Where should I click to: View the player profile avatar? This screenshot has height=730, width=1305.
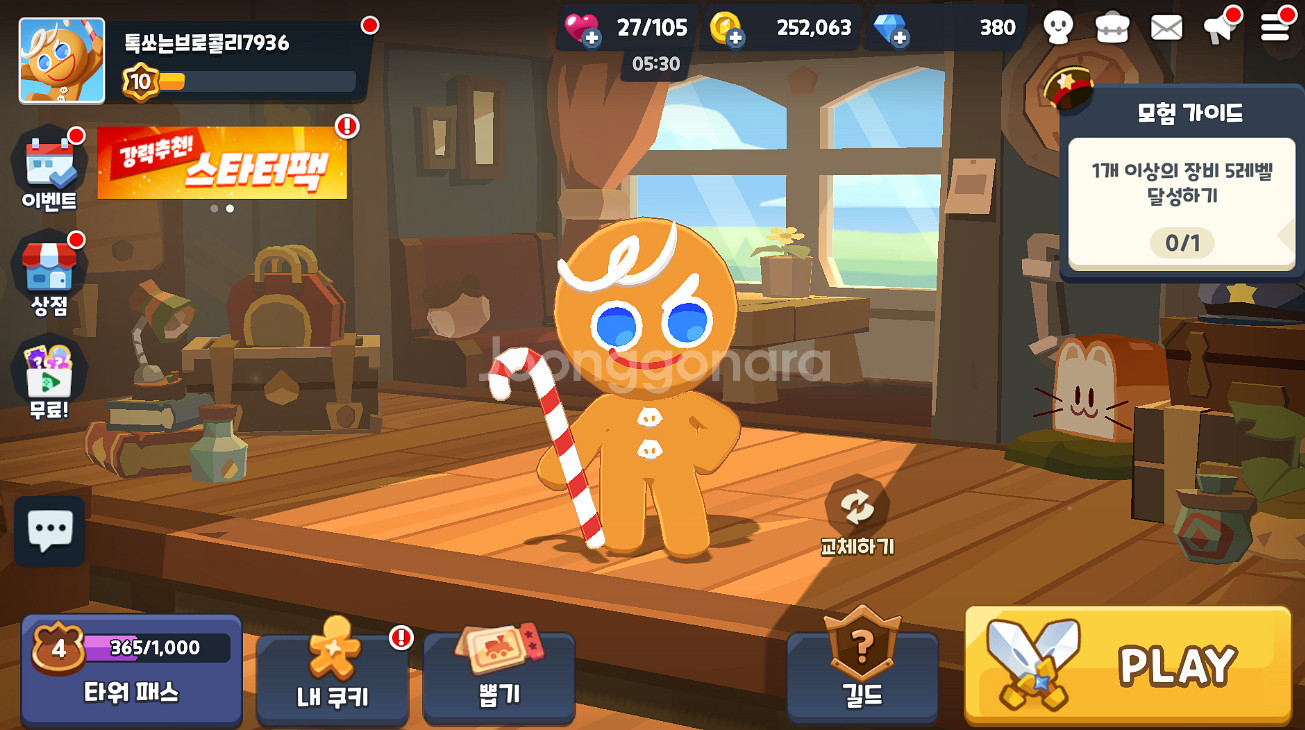(x=62, y=61)
